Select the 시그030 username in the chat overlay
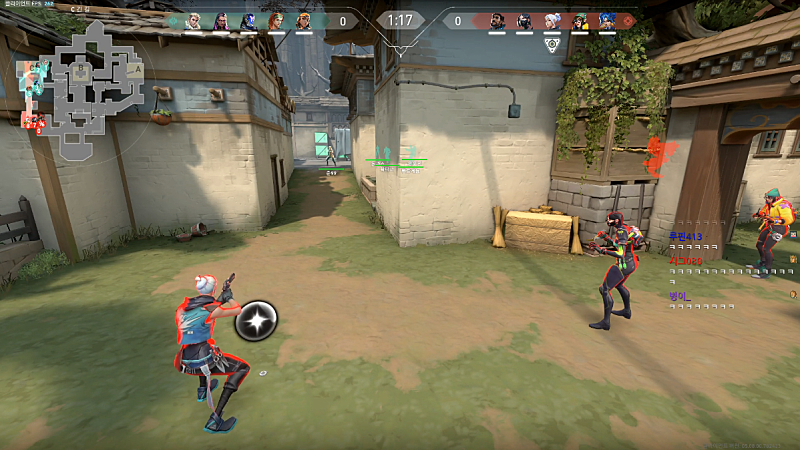Viewport: 800px width, 450px height. pyautogui.click(x=686, y=261)
